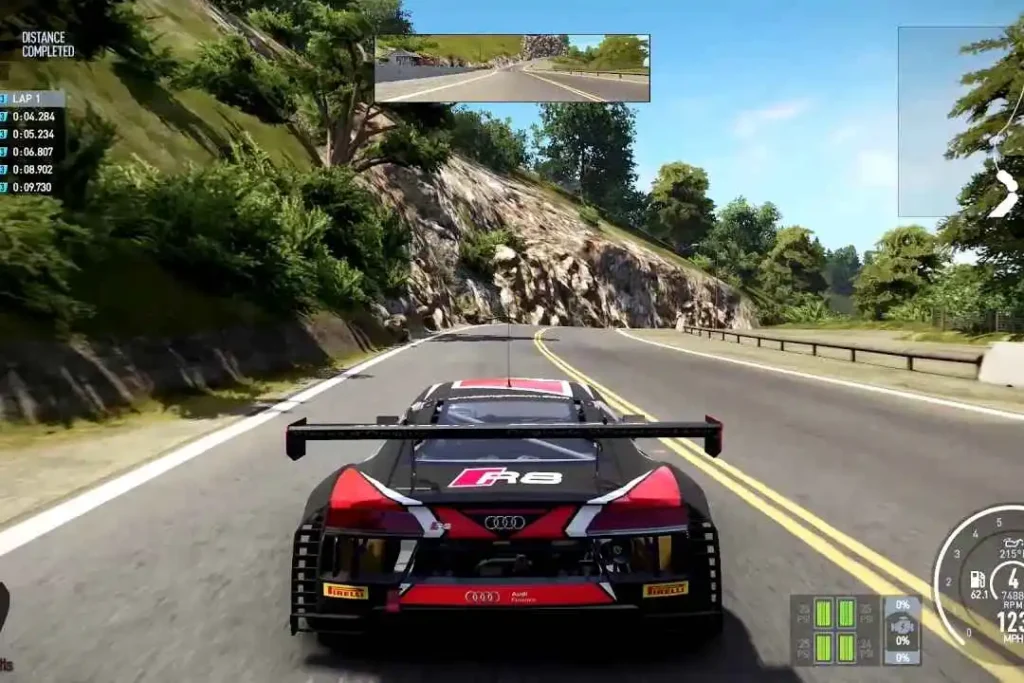Click the fuel pump icon
1024x683 pixels.
coord(977,579)
